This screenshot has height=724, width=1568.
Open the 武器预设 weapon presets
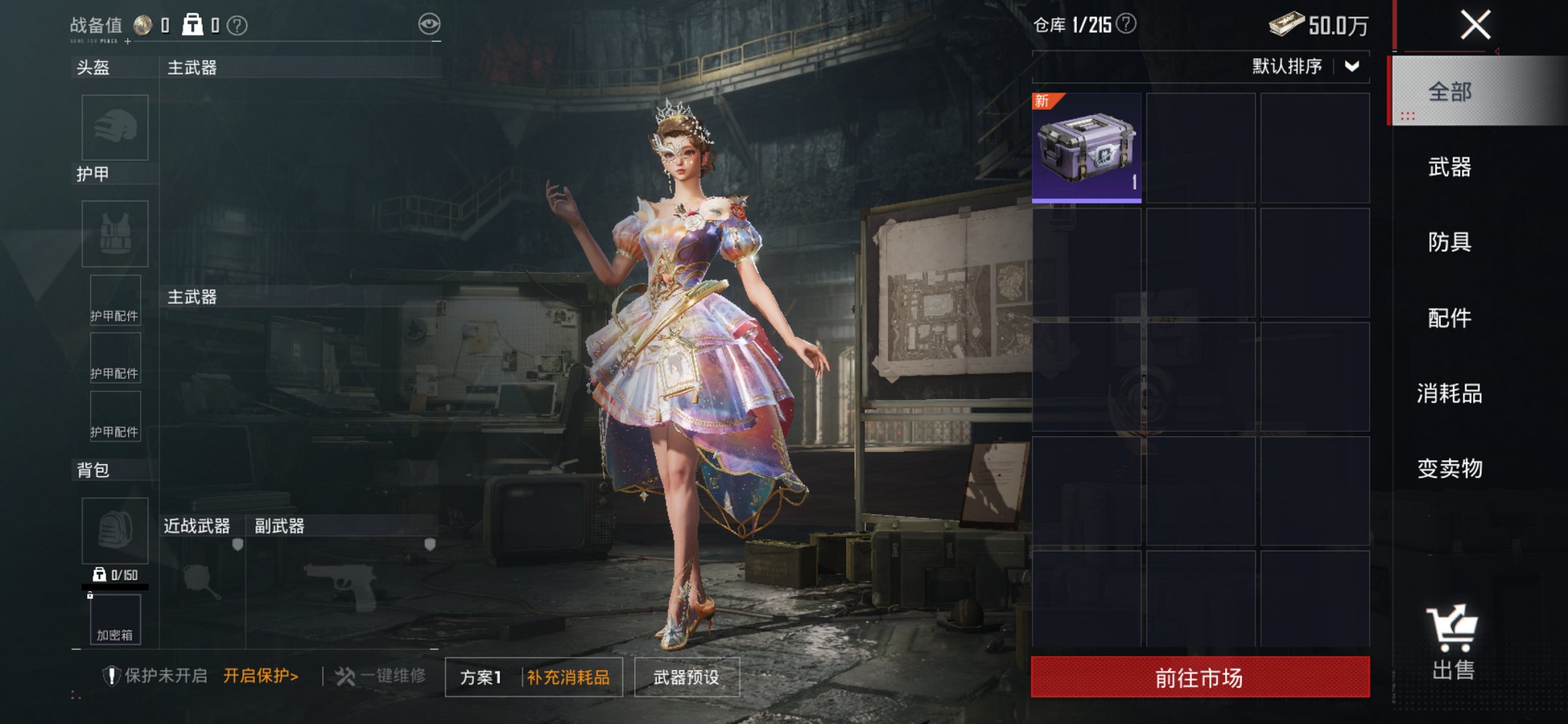click(x=686, y=677)
